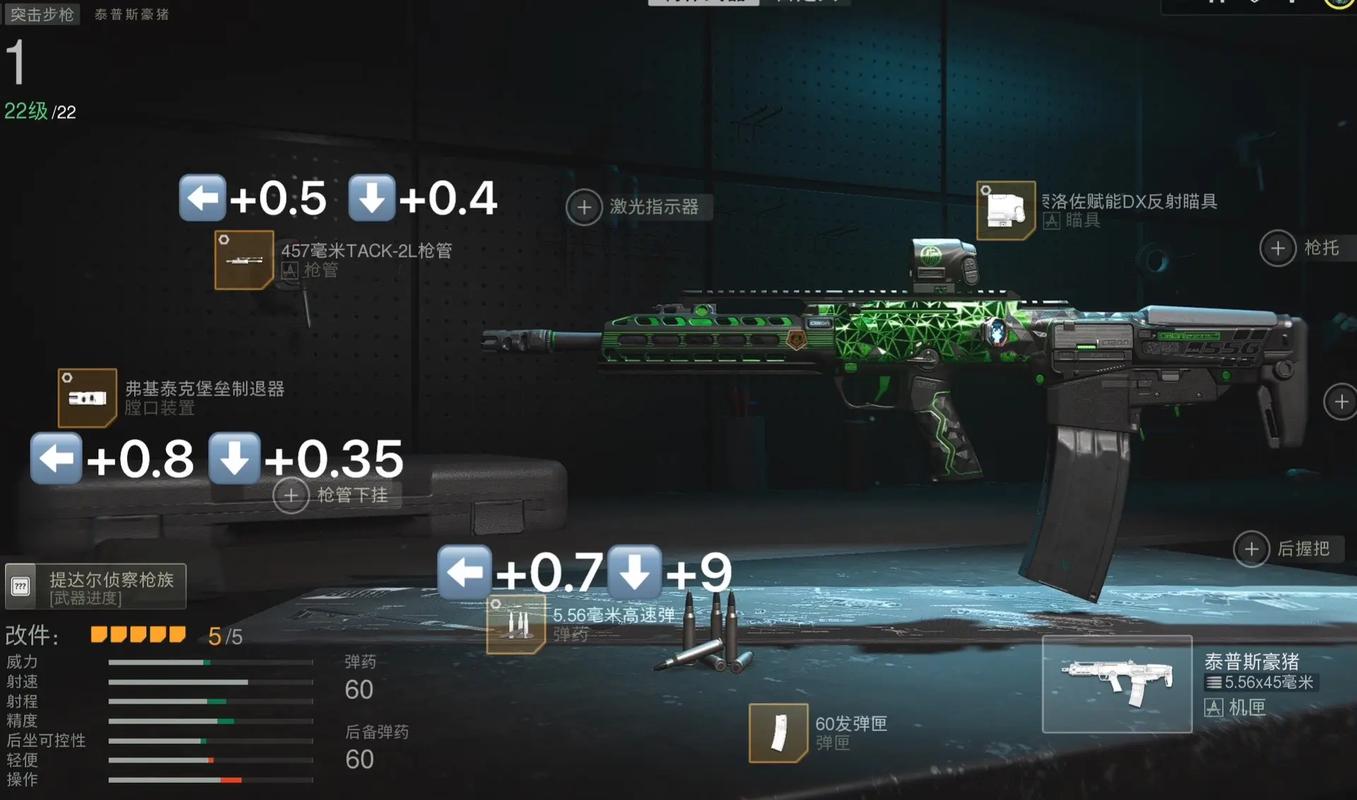1357x800 pixels.
Task: Expand the 后握把 rear grip slot
Action: coord(1251,549)
